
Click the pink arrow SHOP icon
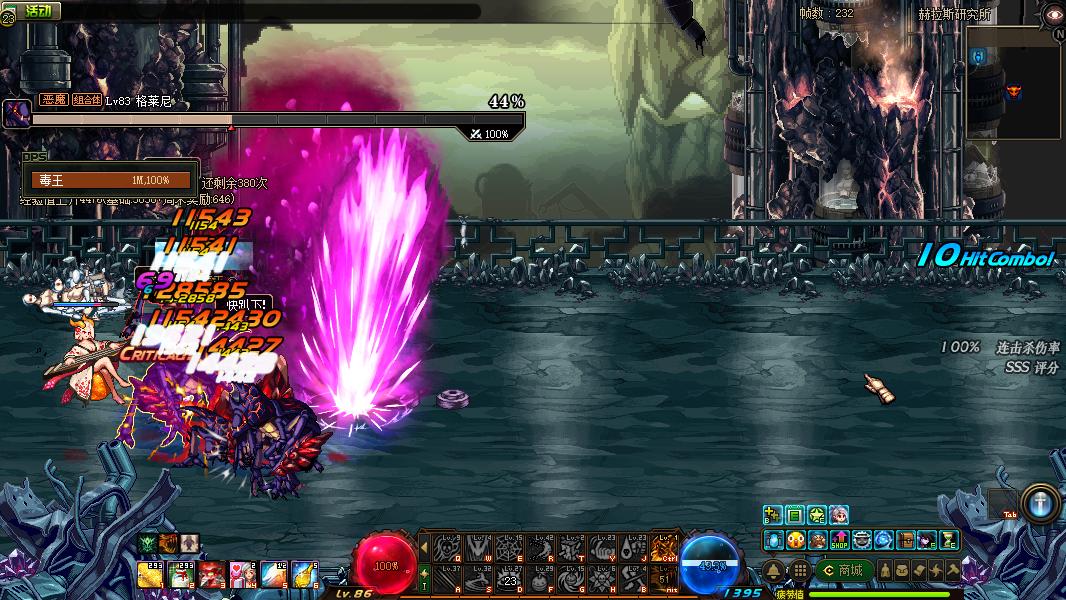[839, 540]
